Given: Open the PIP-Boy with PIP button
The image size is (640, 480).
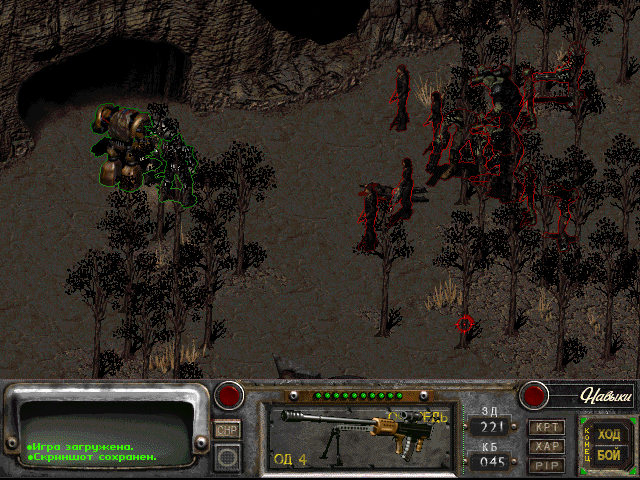Looking at the screenshot, I should click(x=546, y=465).
